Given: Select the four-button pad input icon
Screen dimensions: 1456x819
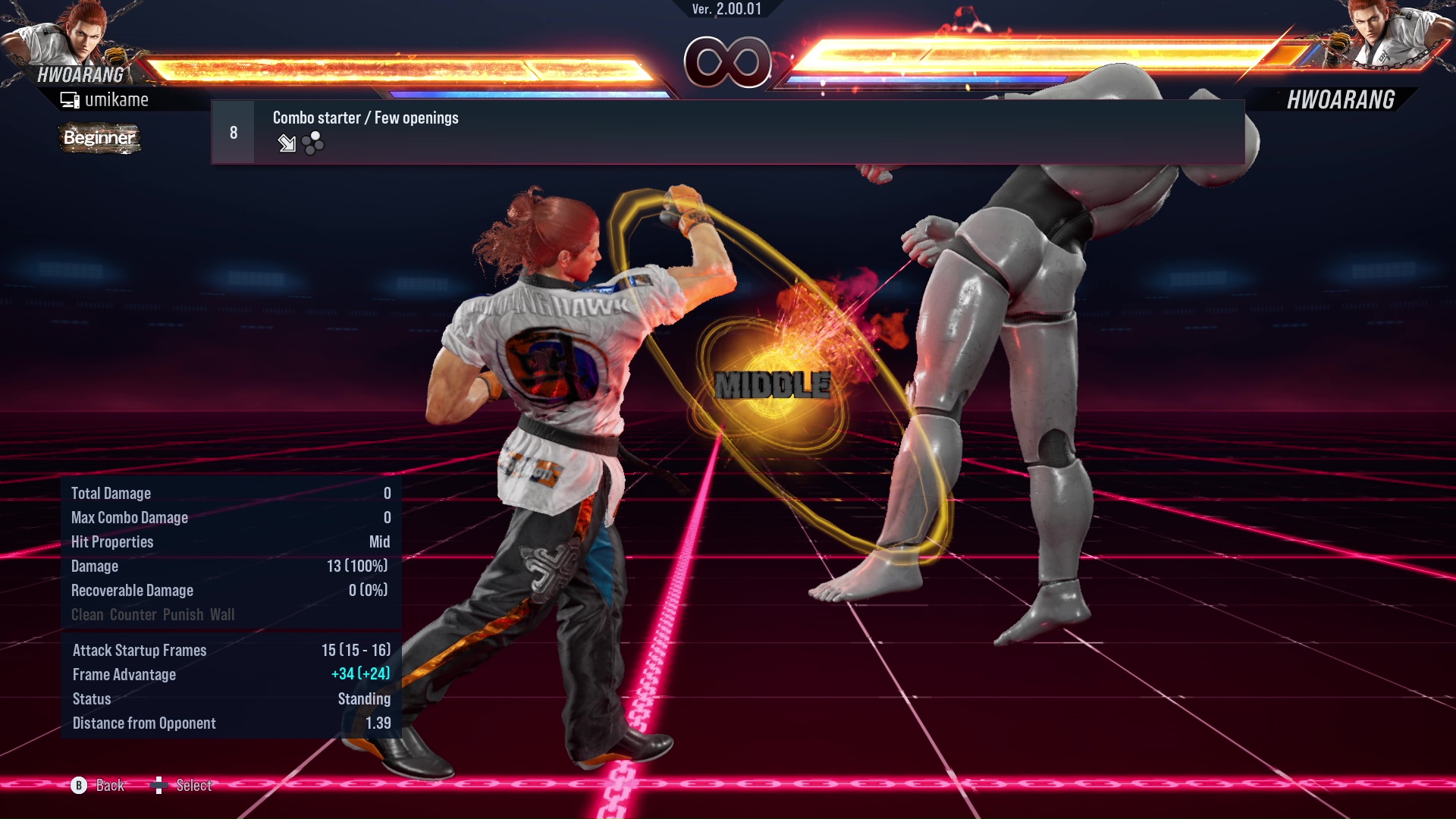Looking at the screenshot, I should coord(311,144).
